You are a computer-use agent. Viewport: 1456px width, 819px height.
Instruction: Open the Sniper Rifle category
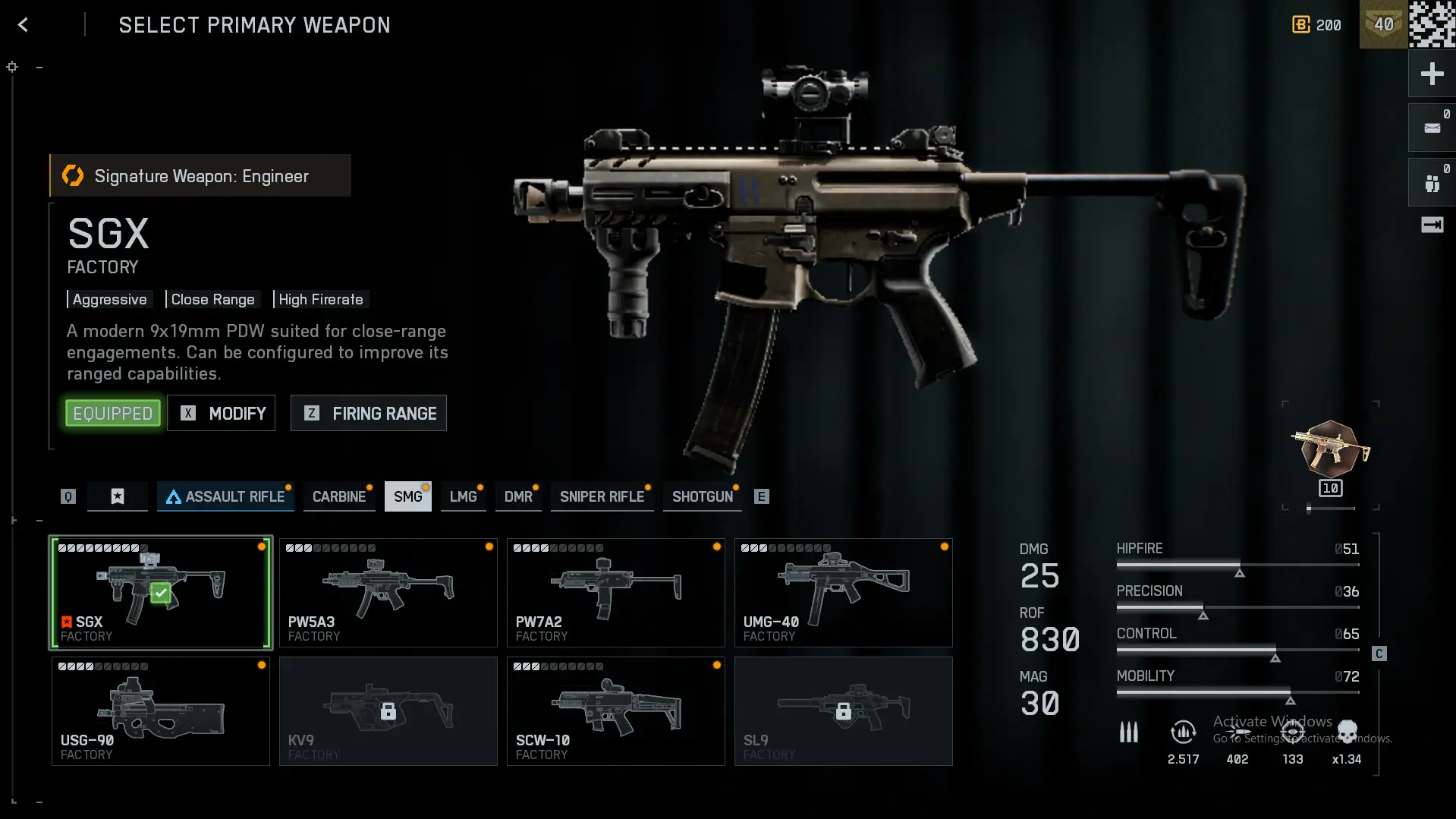click(602, 496)
